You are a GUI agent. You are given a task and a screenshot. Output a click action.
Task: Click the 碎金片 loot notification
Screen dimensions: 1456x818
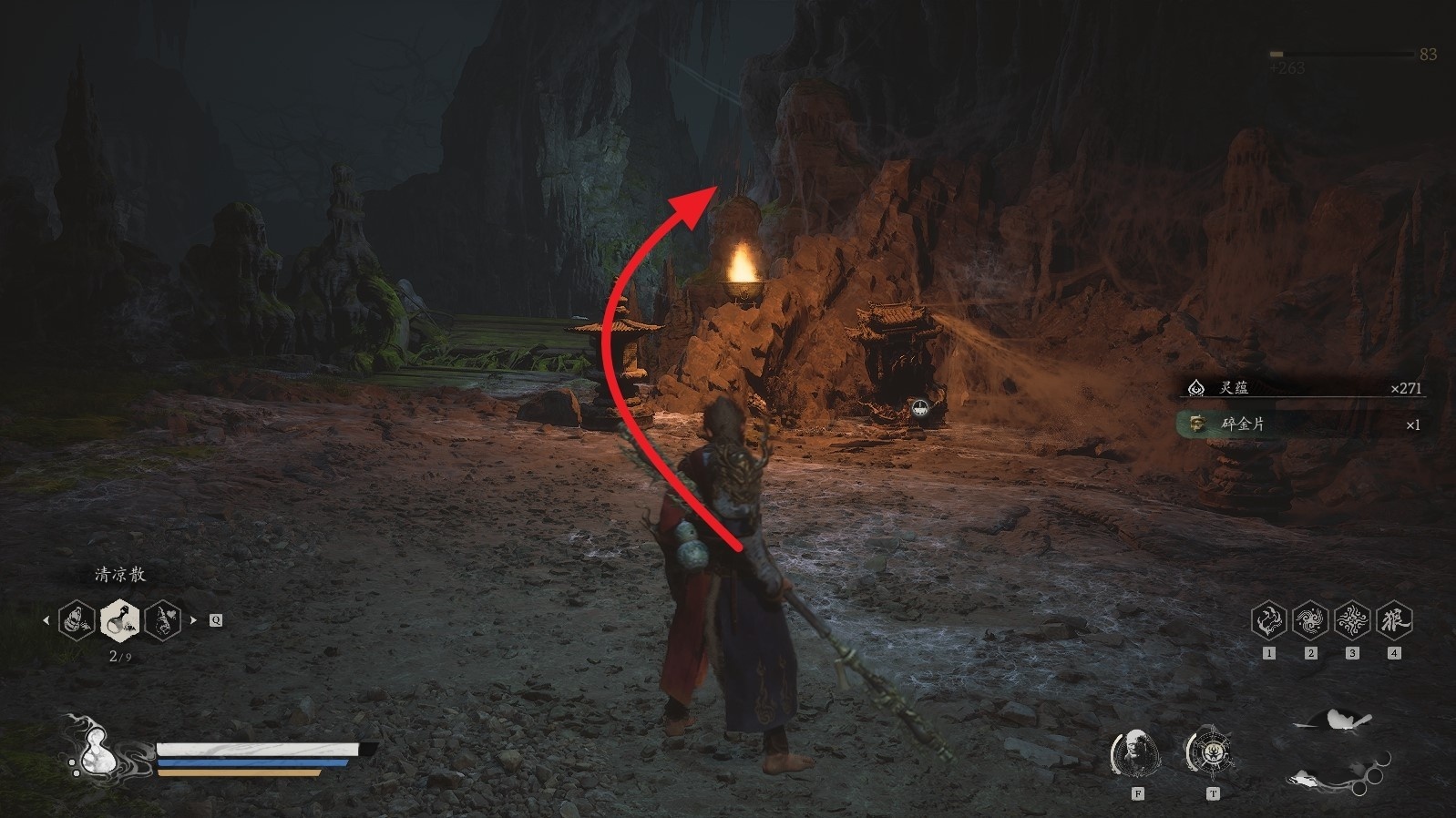pyautogui.click(x=1303, y=424)
